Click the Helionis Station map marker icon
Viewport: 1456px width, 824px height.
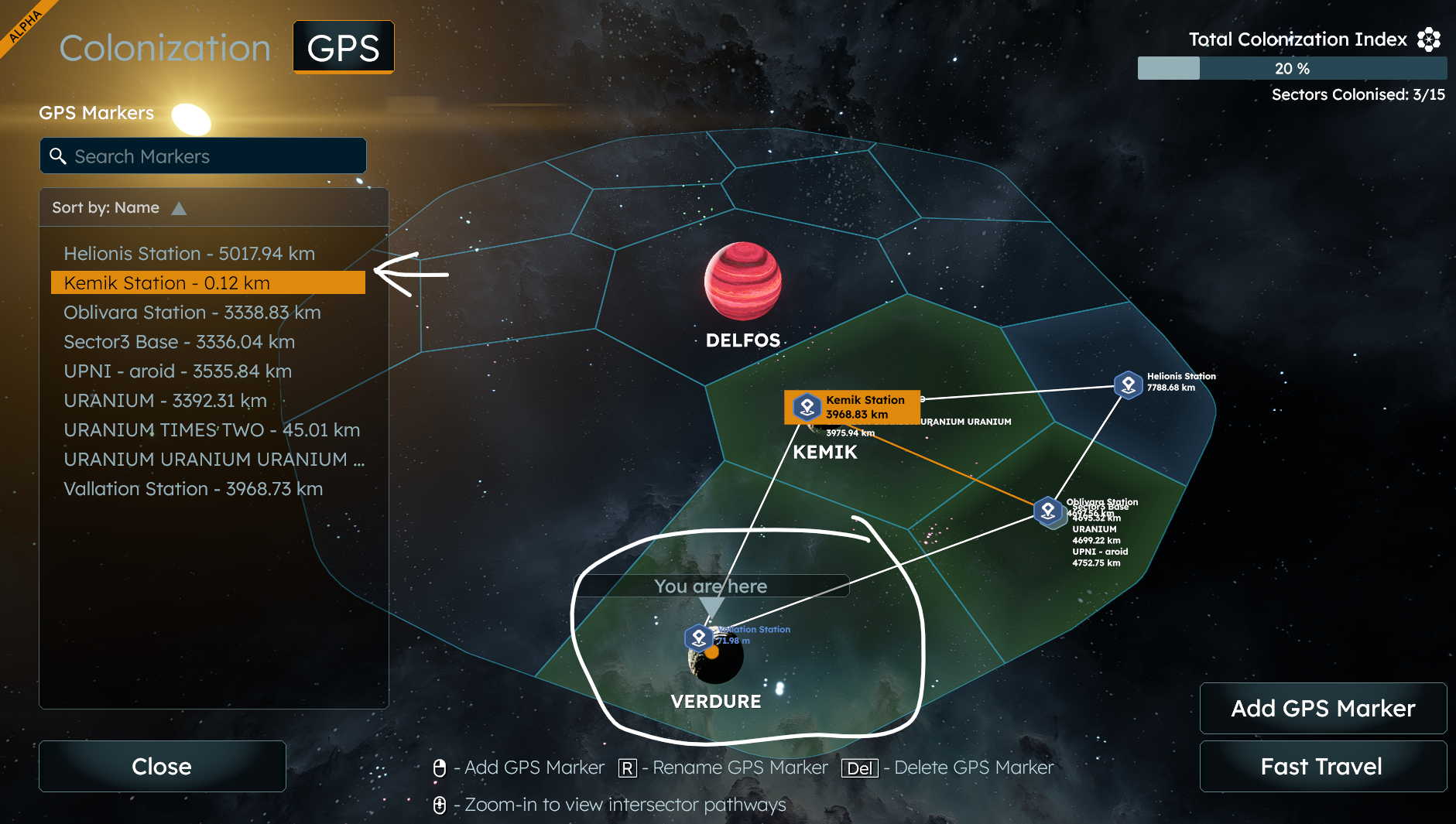pos(1128,385)
